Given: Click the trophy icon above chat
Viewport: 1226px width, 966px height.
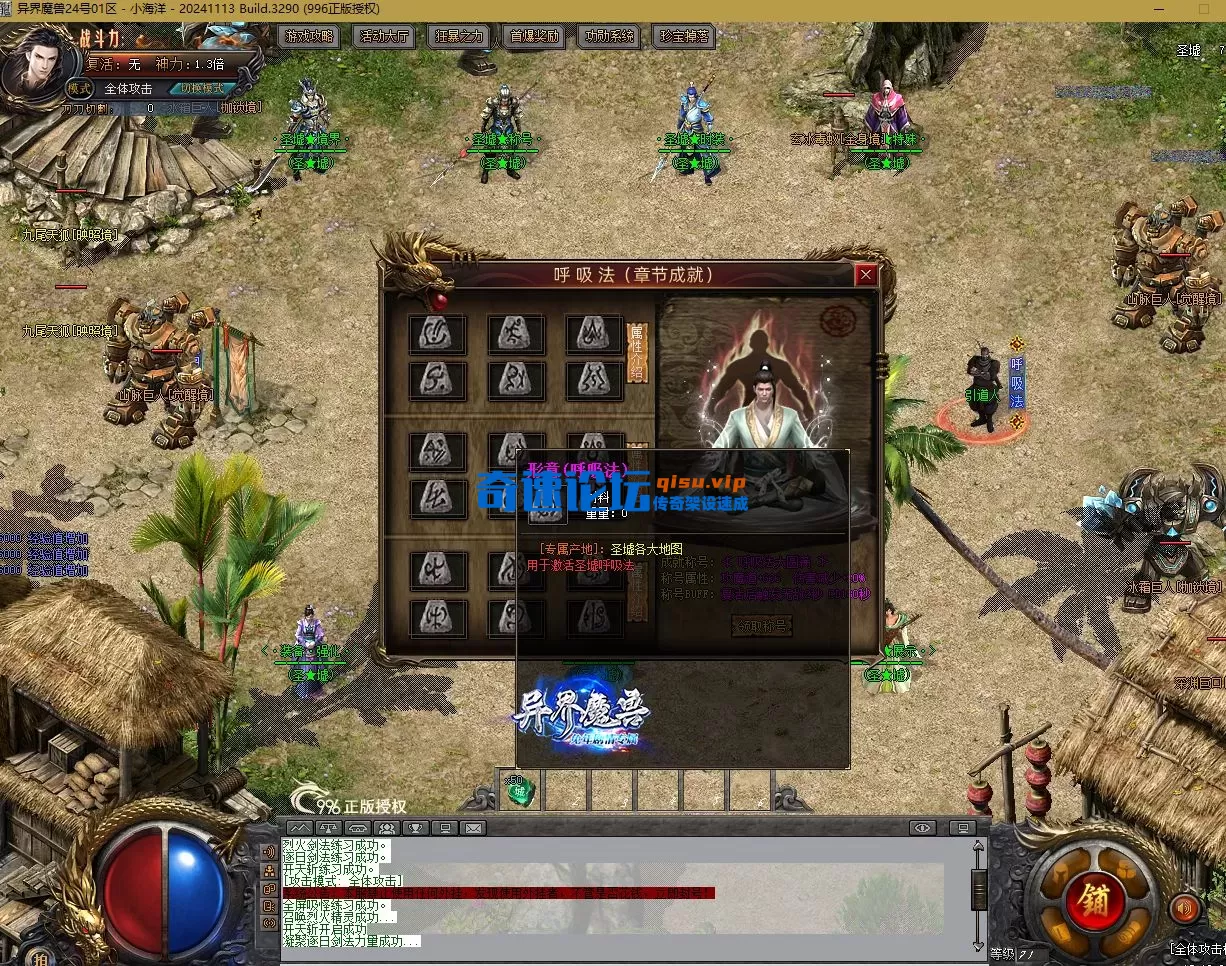Looking at the screenshot, I should tap(415, 828).
